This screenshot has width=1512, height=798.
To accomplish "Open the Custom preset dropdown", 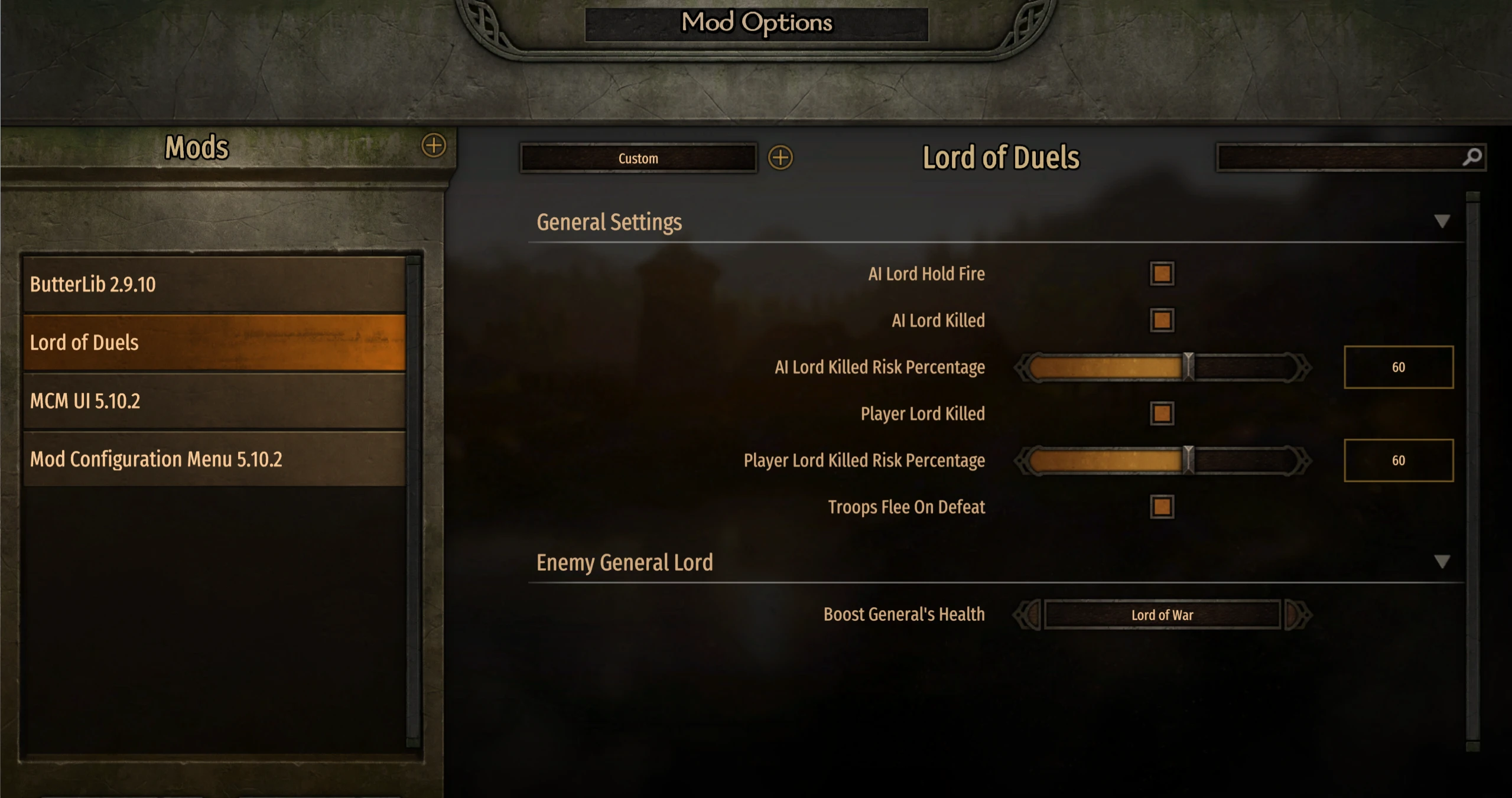I will tap(638, 158).
